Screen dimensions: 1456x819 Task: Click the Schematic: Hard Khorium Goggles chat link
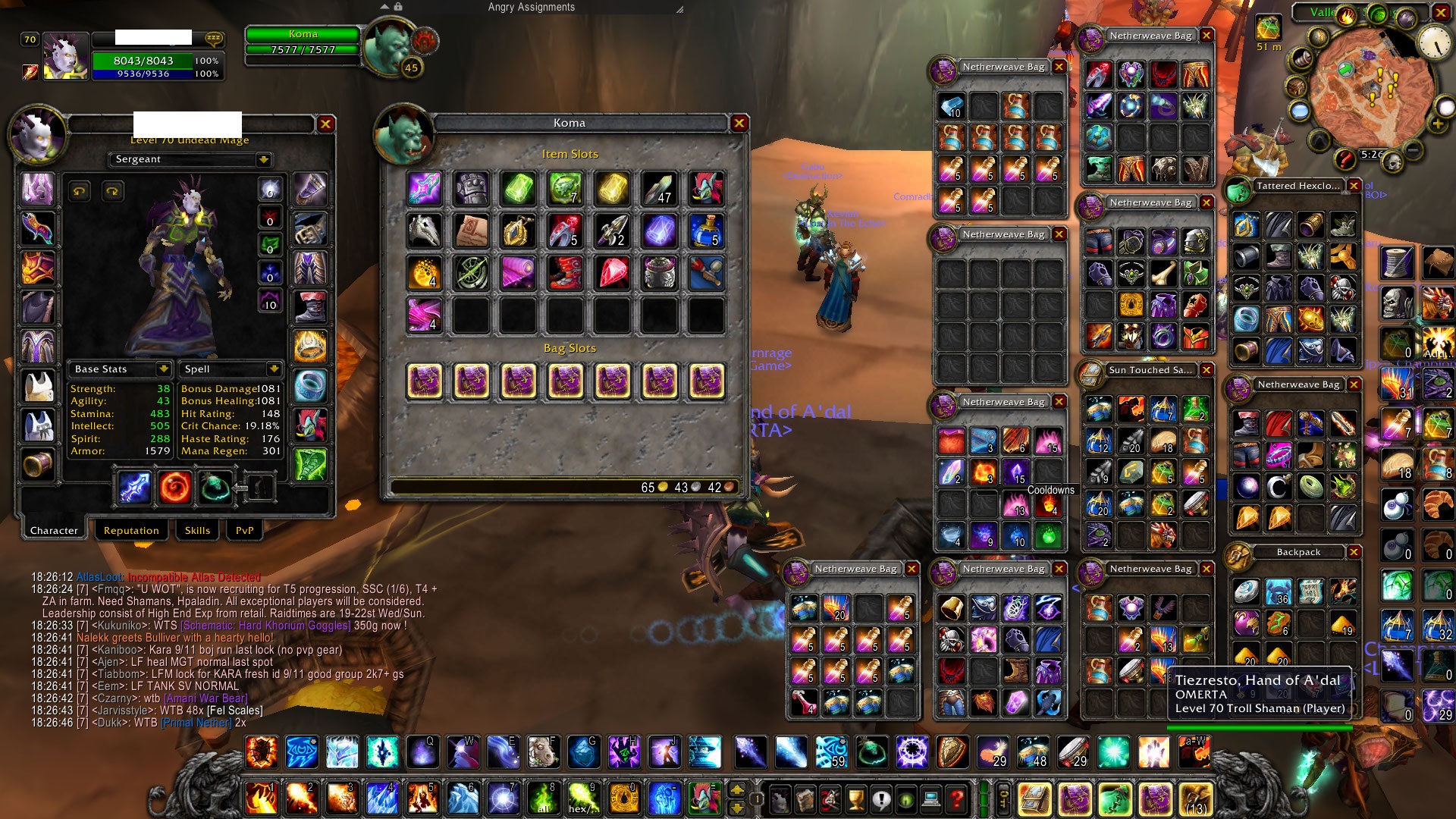pos(265,624)
